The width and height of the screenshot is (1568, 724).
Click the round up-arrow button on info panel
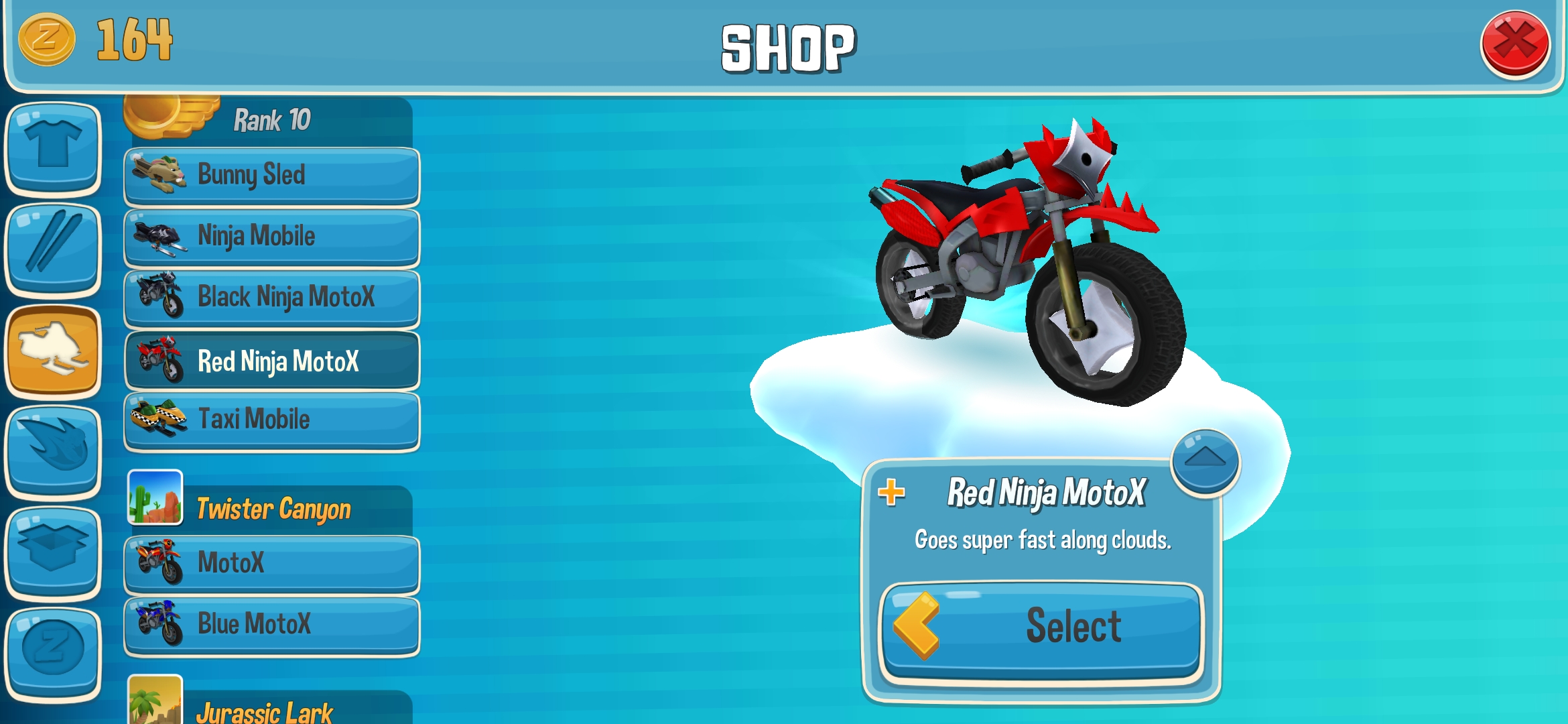point(1205,462)
